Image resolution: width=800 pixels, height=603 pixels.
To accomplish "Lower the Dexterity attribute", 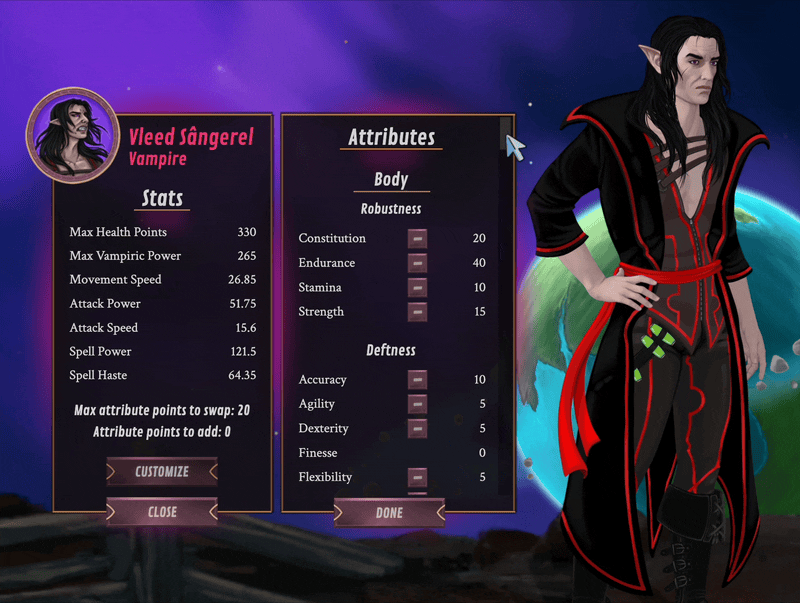I will click(x=417, y=428).
